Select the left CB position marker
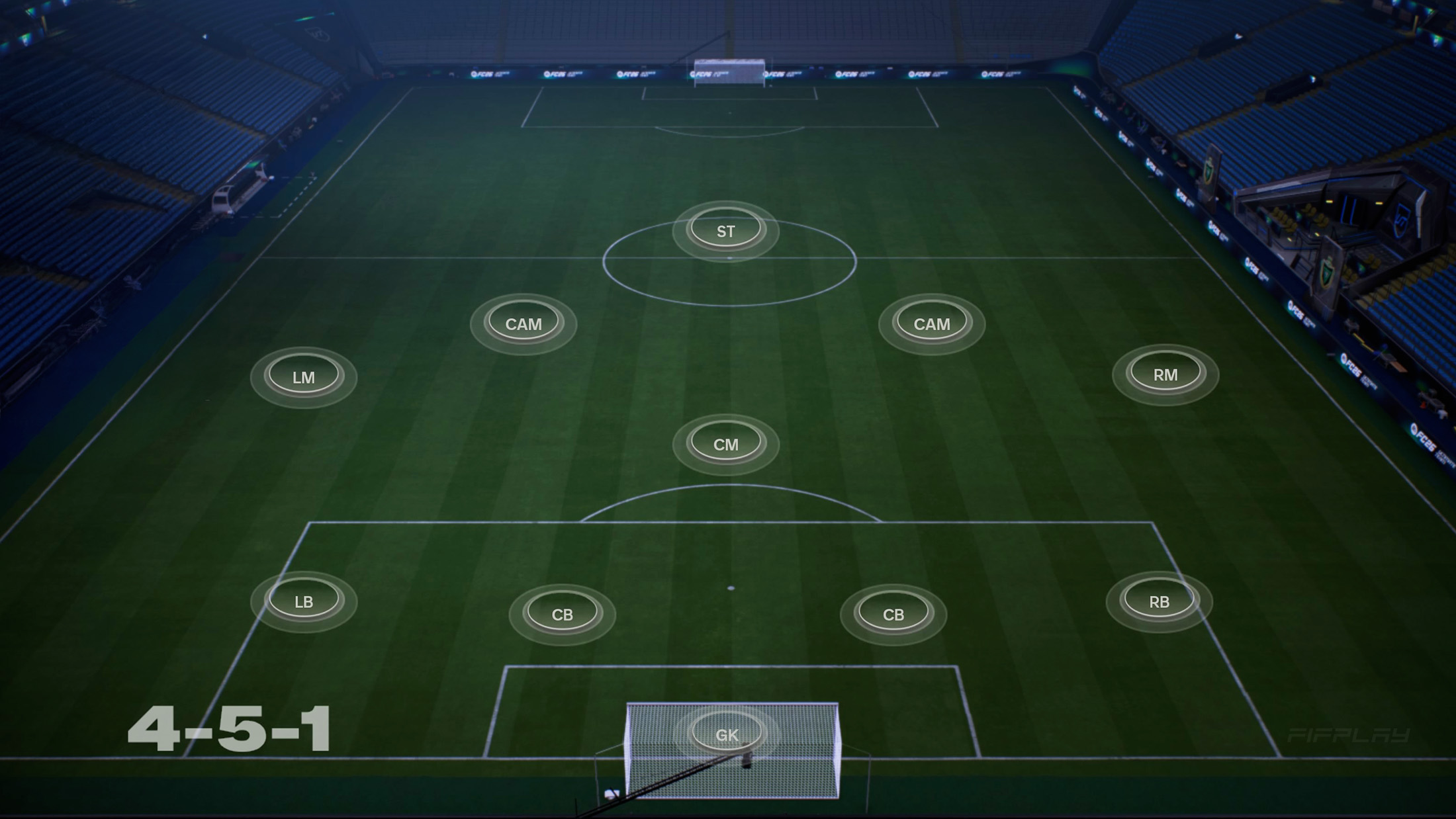Screen dimensions: 1456x819 pos(564,613)
